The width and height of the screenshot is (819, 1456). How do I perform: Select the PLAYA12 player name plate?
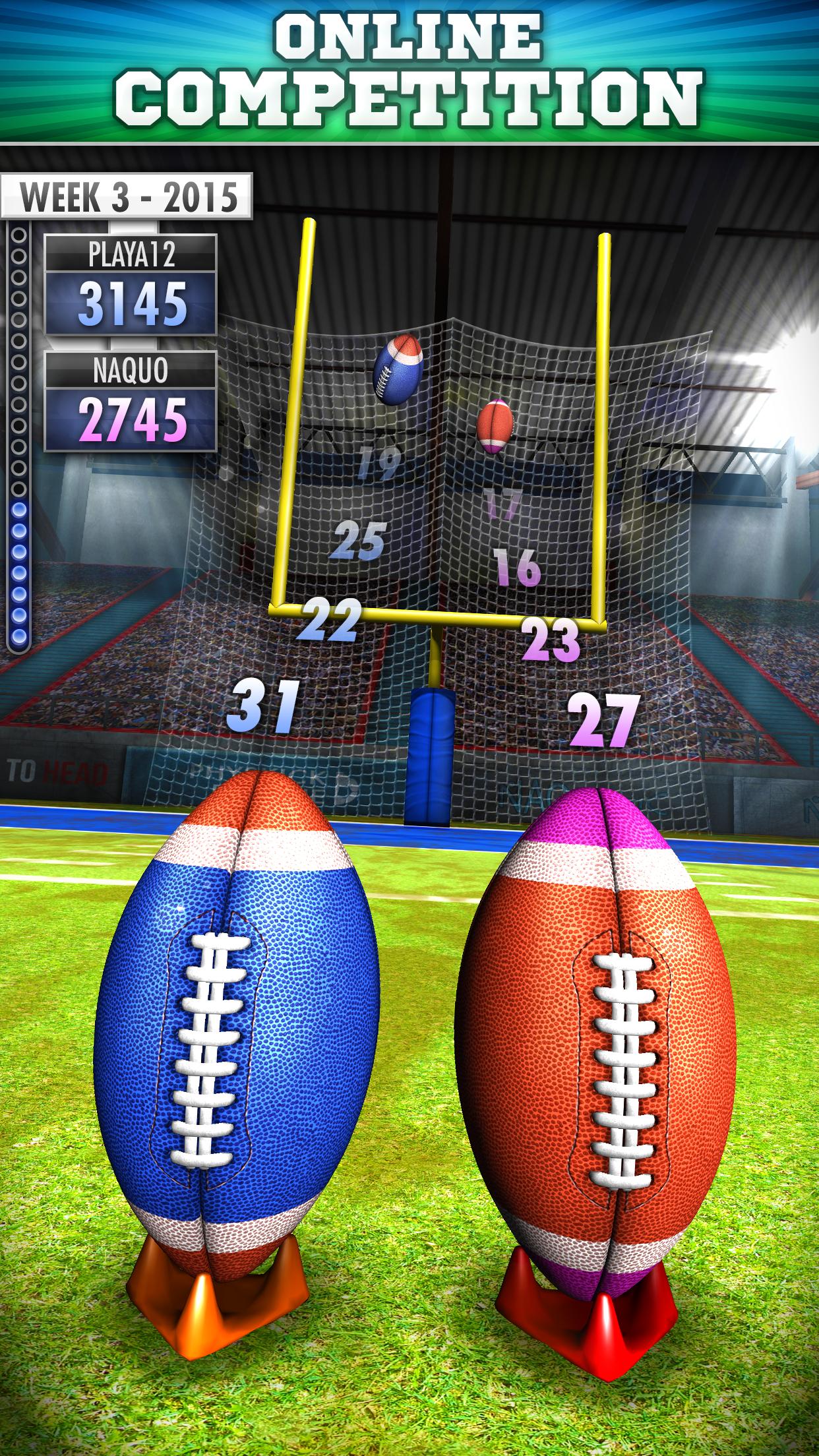point(131,254)
